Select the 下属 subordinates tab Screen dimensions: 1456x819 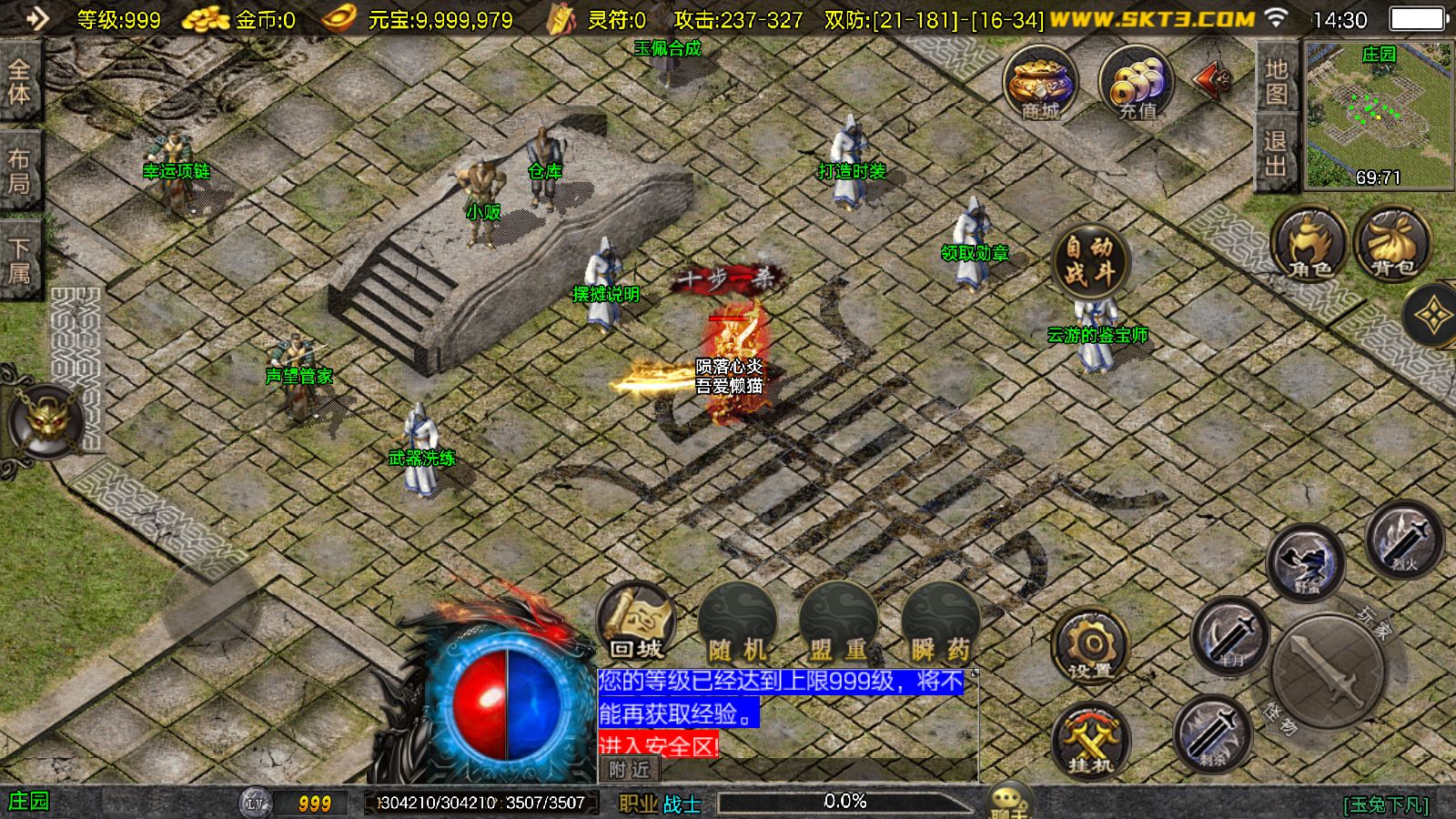coord(19,259)
